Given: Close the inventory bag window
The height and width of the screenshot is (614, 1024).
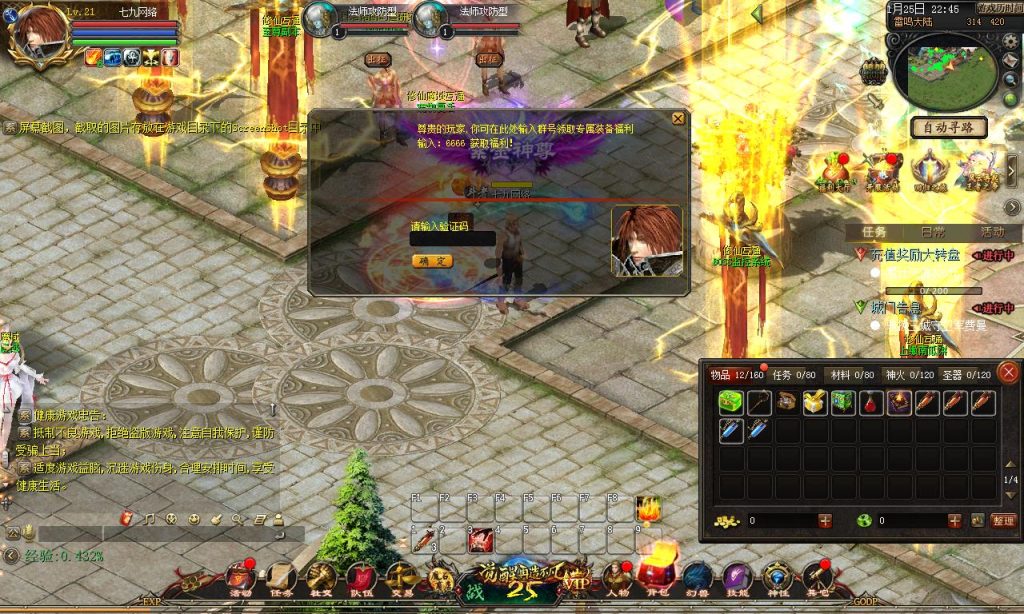Looking at the screenshot, I should coord(1008,372).
